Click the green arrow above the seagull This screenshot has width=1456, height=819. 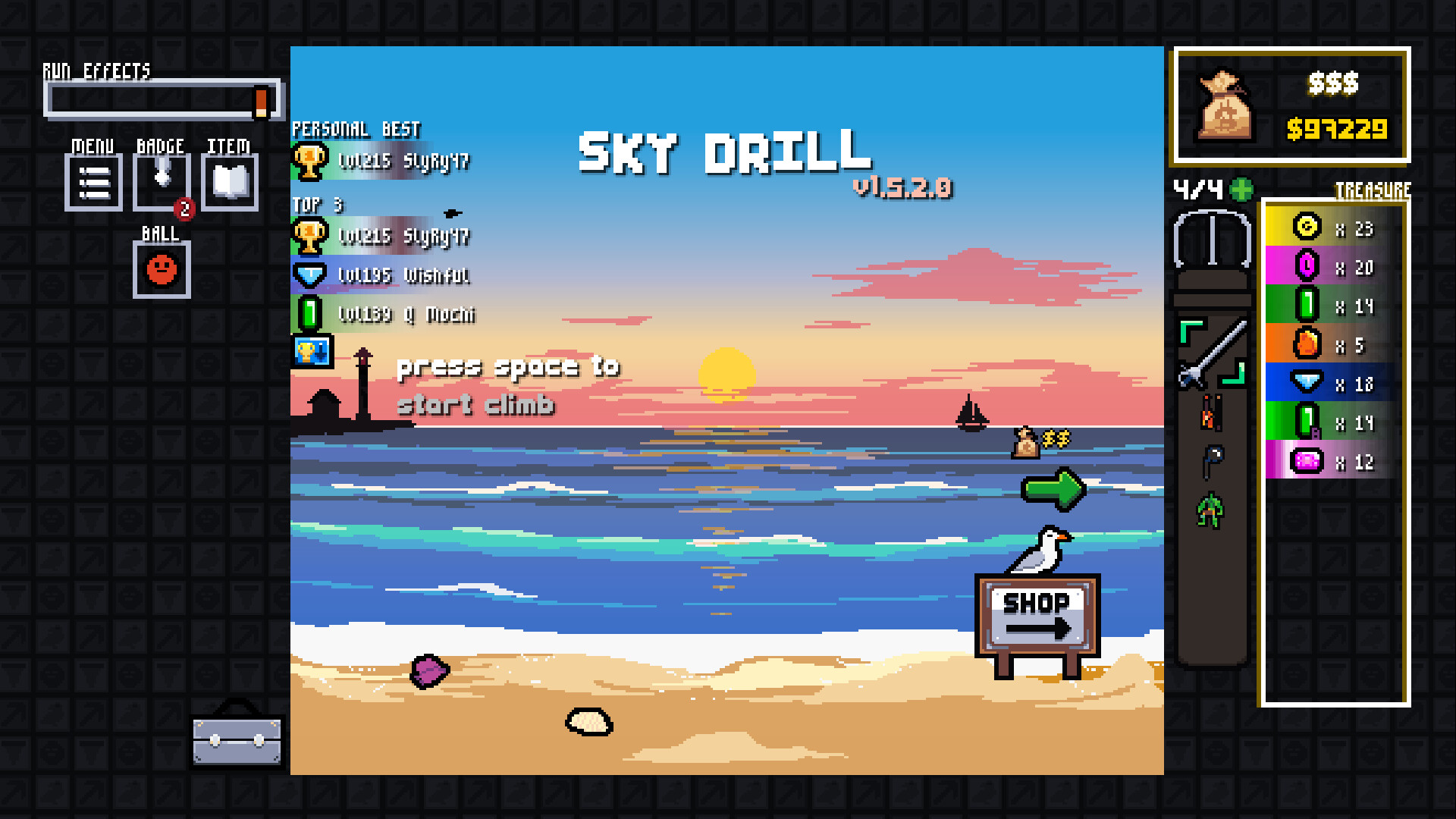[1054, 489]
